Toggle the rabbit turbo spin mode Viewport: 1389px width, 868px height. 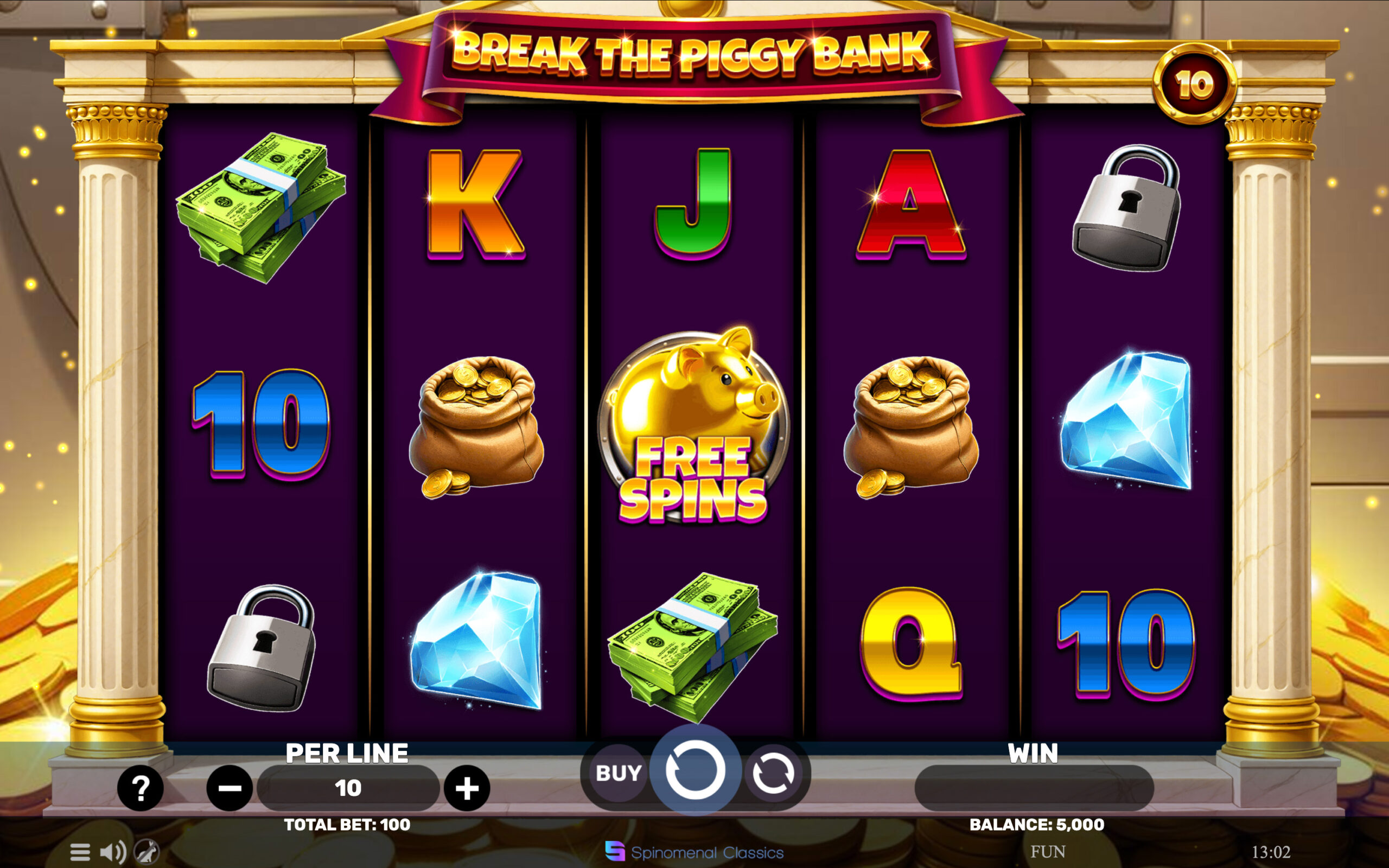pyautogui.click(x=146, y=852)
